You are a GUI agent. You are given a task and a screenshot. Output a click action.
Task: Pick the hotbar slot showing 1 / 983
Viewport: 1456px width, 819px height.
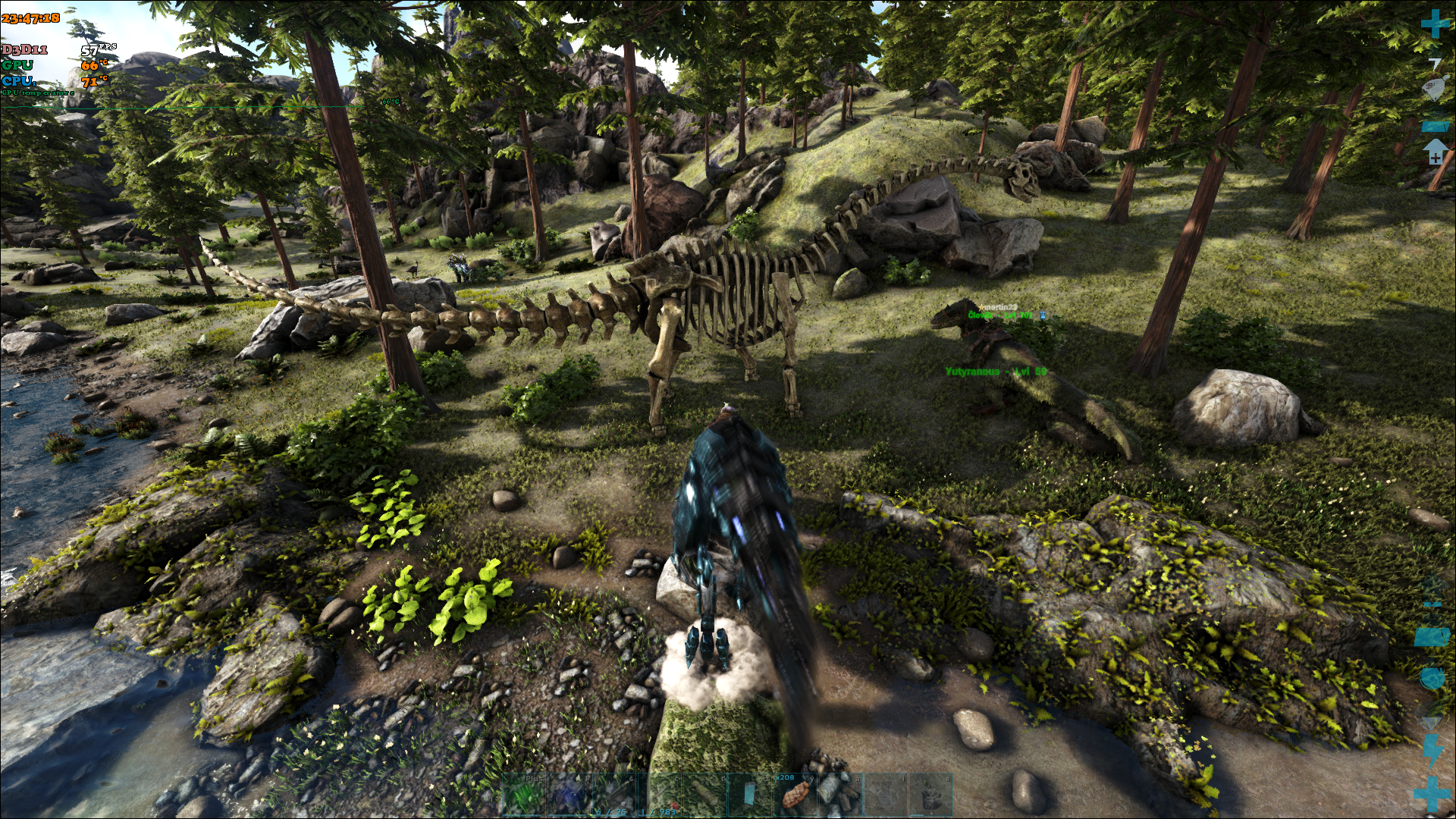click(659, 794)
